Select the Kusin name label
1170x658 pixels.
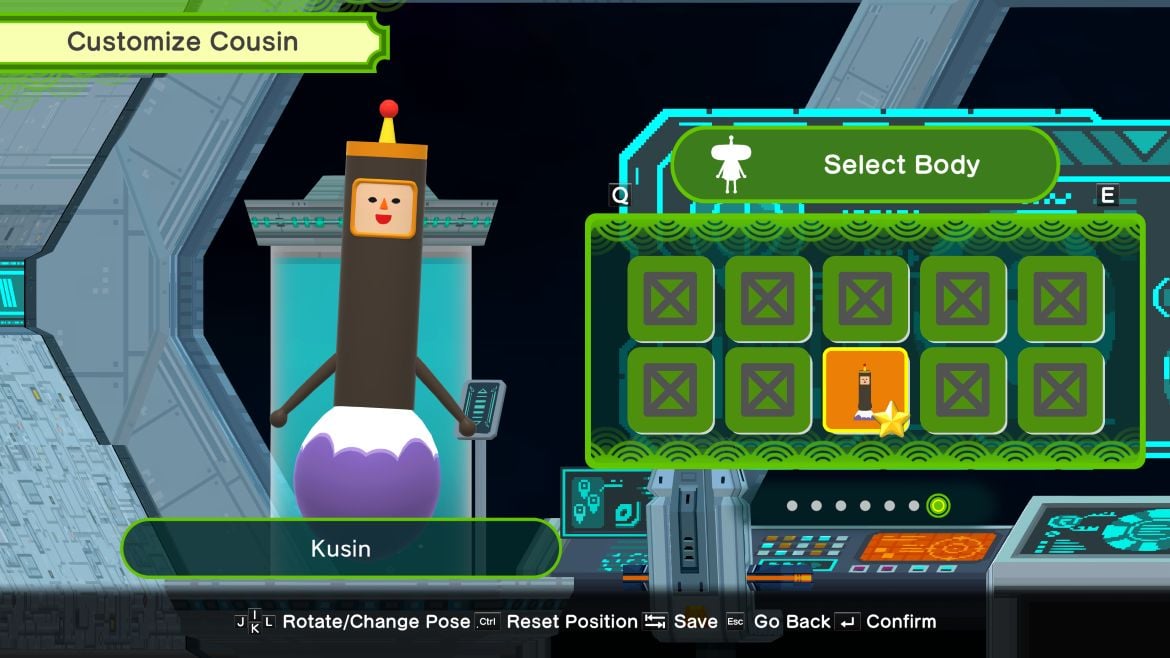coord(340,548)
